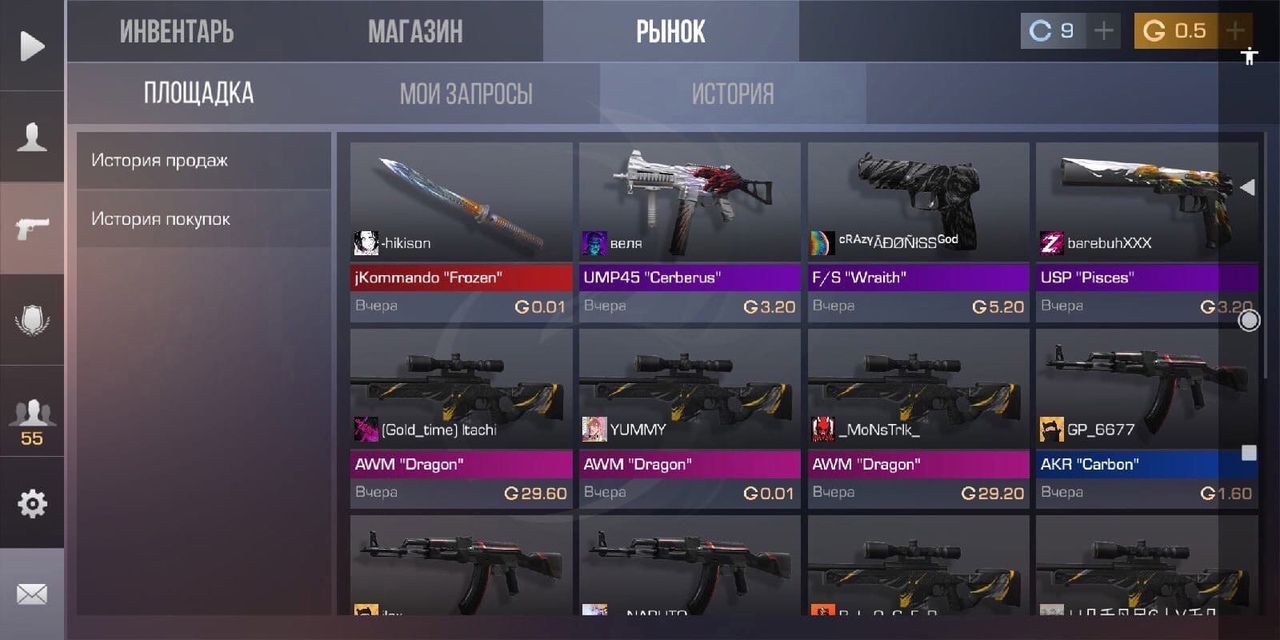Image resolution: width=1280 pixels, height=640 pixels.
Task: Select the РЫНОК tab
Action: (x=670, y=31)
